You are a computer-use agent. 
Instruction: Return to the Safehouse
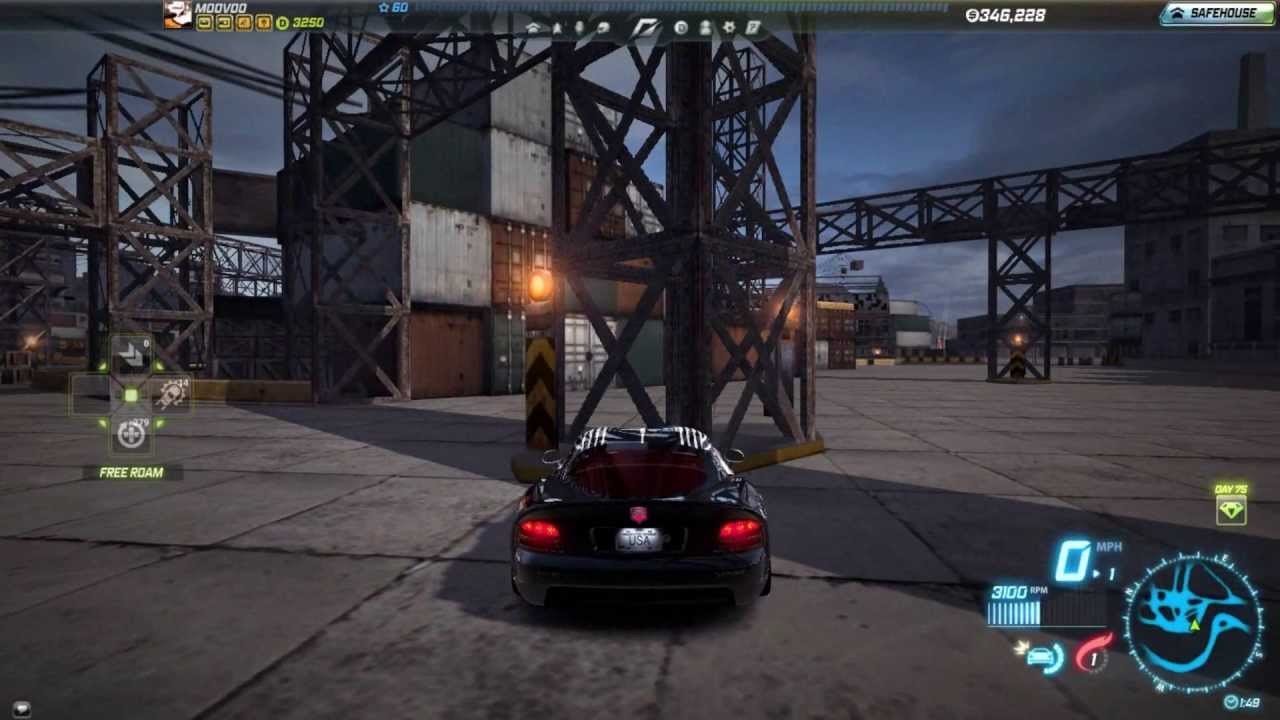pyautogui.click(x=1217, y=14)
